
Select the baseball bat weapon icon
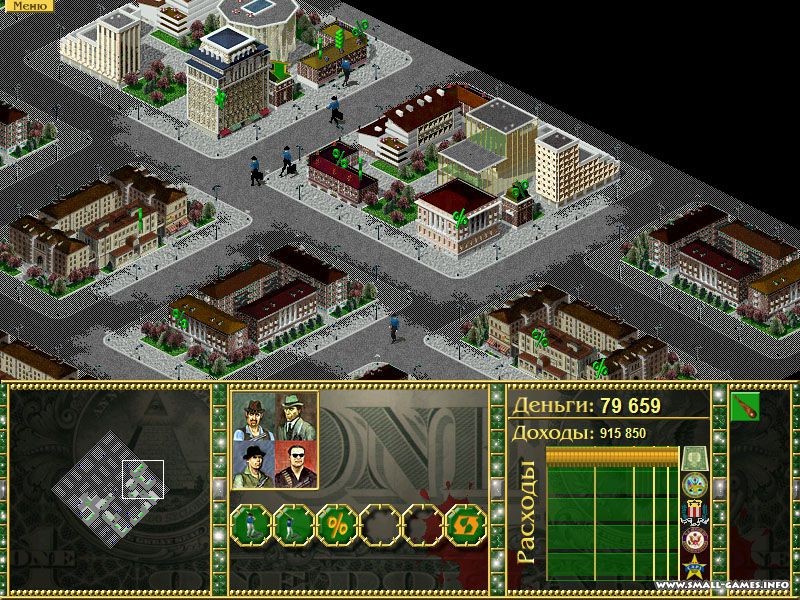click(x=745, y=407)
